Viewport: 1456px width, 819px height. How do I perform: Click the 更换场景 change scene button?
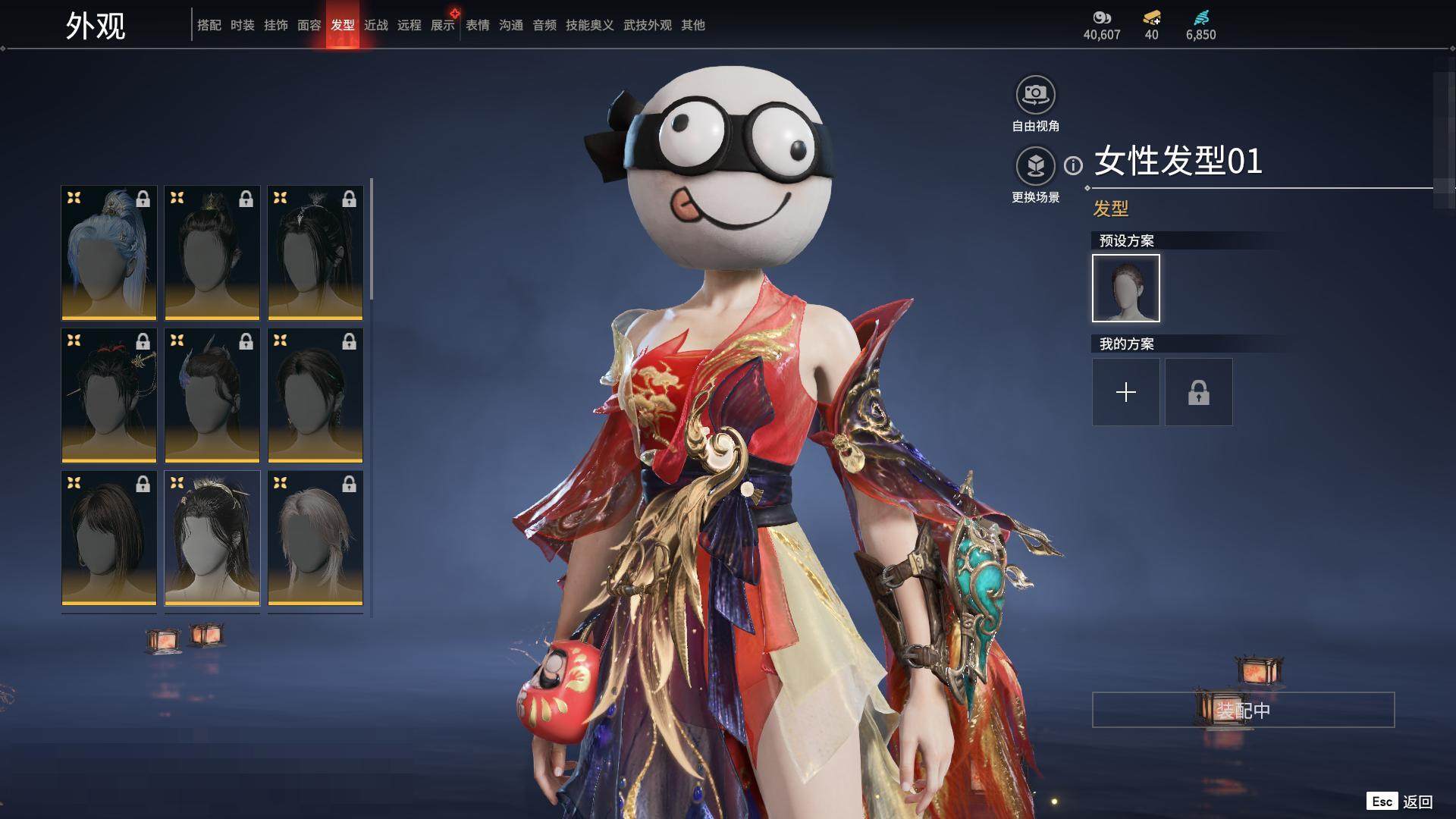point(1035,166)
